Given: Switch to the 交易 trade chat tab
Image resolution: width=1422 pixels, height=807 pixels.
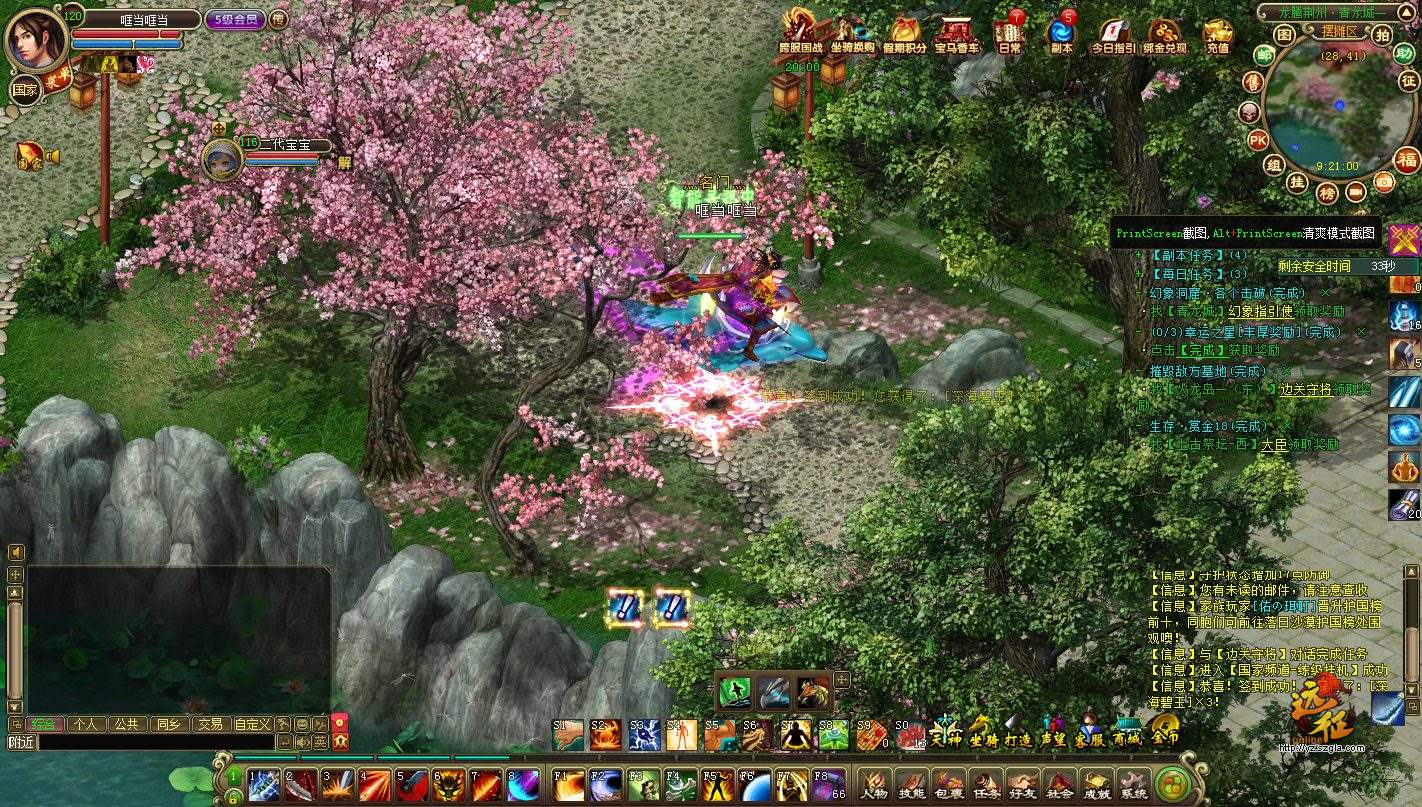Looking at the screenshot, I should pos(209,724).
